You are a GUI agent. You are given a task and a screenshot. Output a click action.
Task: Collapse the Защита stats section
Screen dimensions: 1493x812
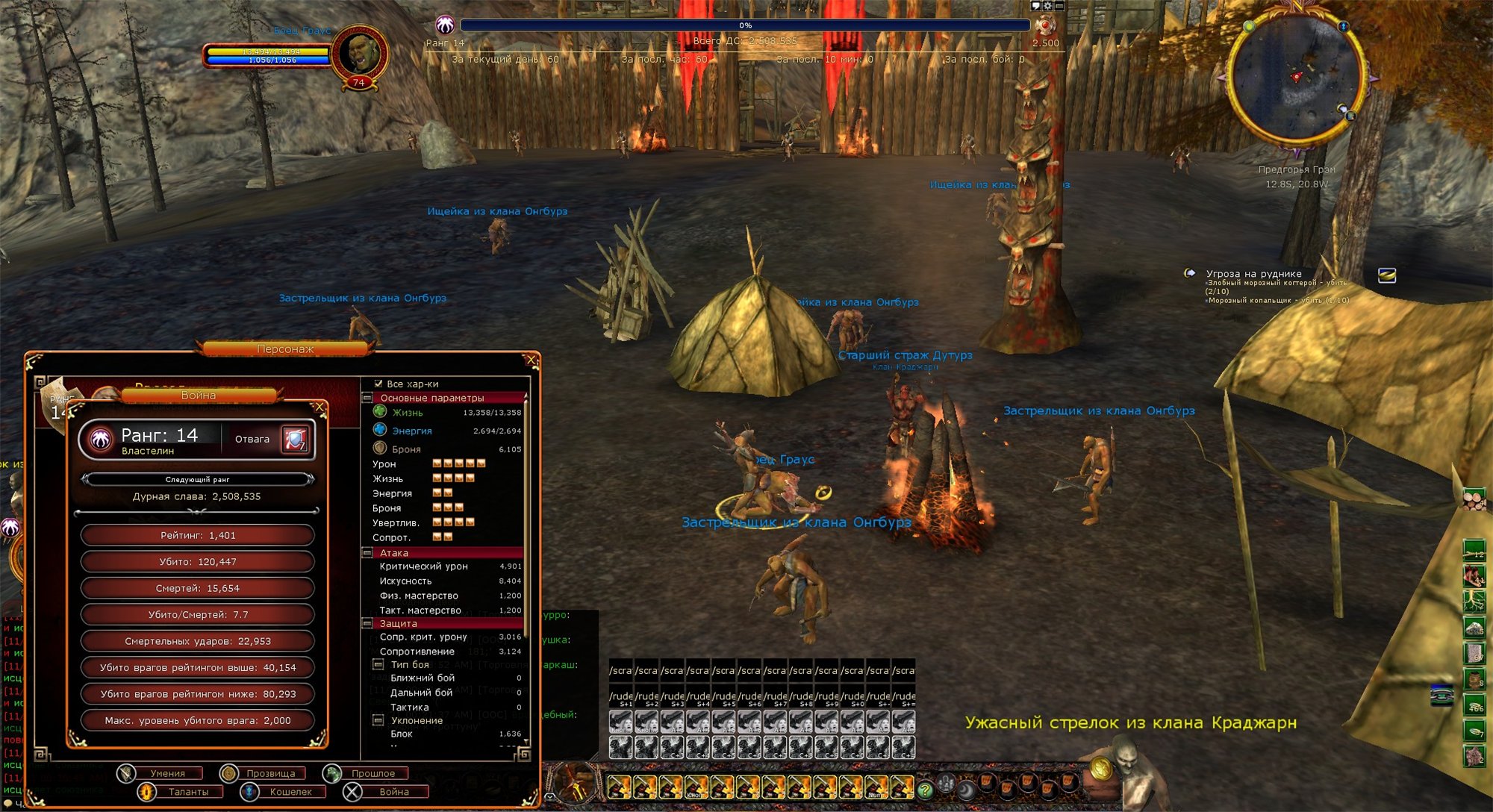pos(367,623)
